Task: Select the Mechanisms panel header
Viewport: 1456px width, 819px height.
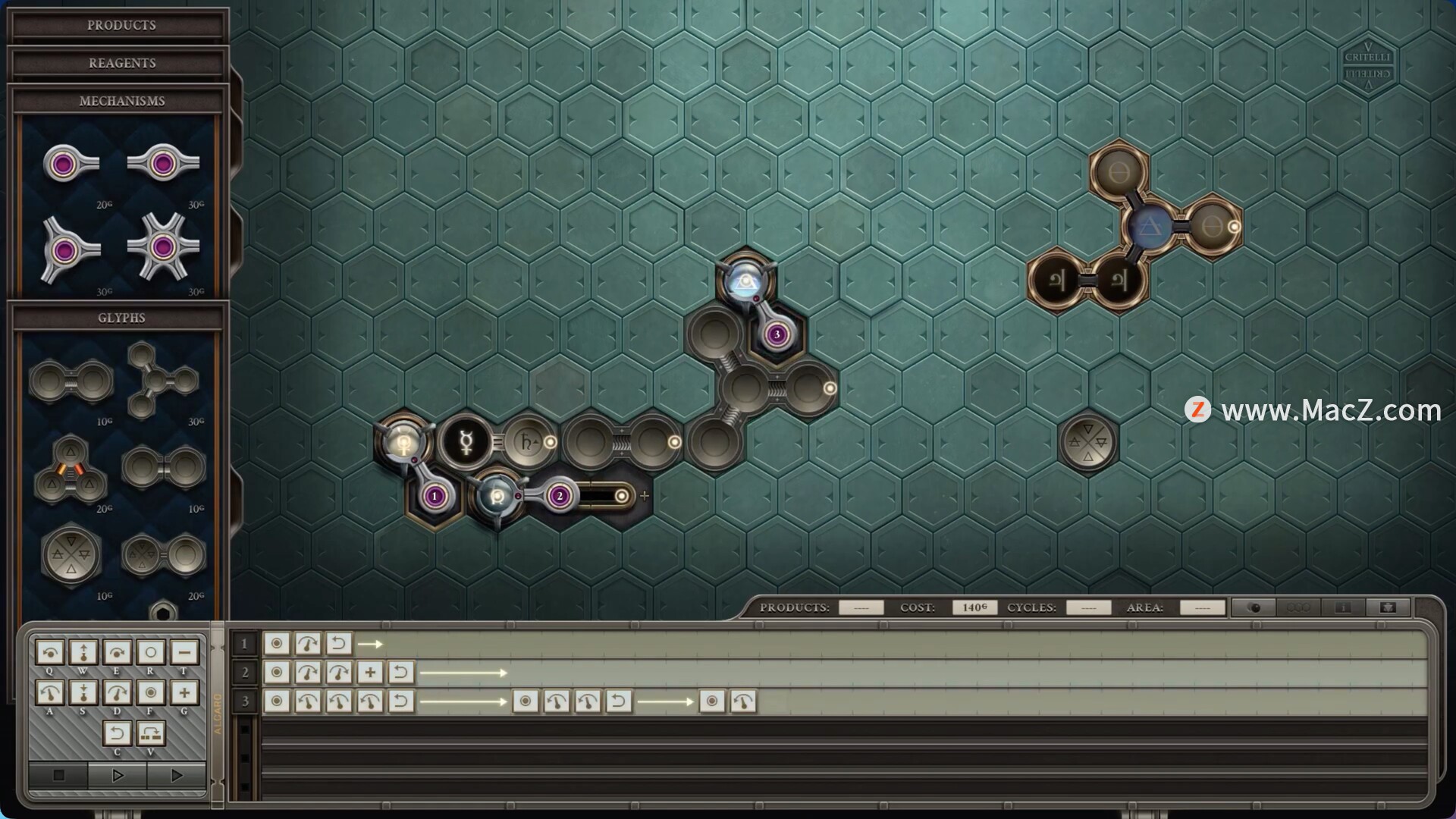Action: 121,102
